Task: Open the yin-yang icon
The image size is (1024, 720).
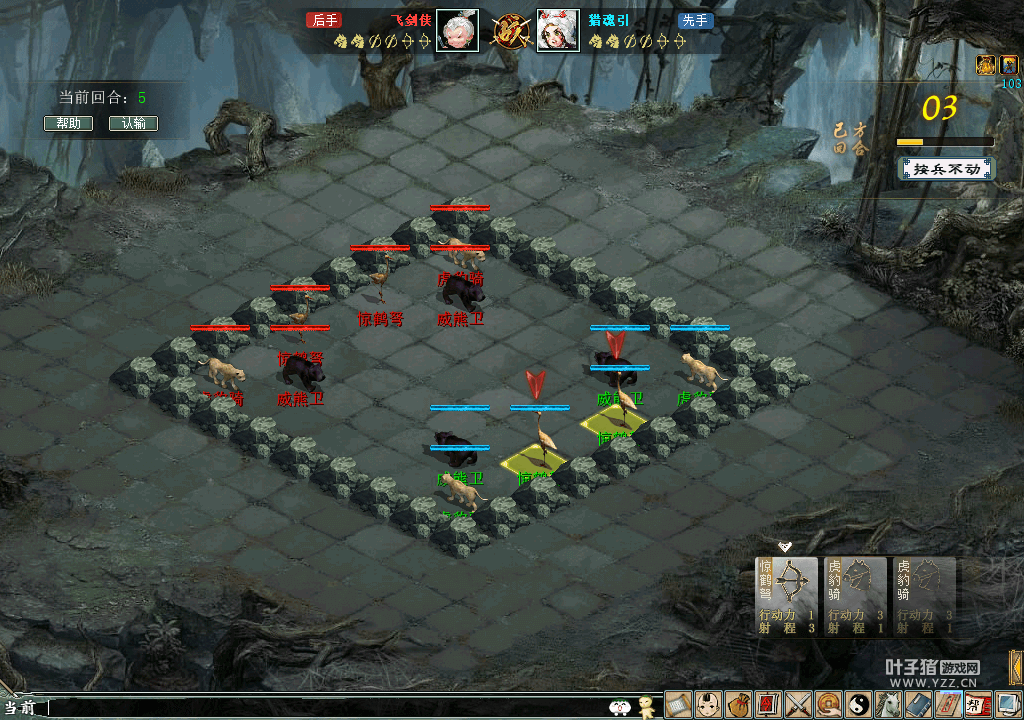Action: click(x=858, y=704)
